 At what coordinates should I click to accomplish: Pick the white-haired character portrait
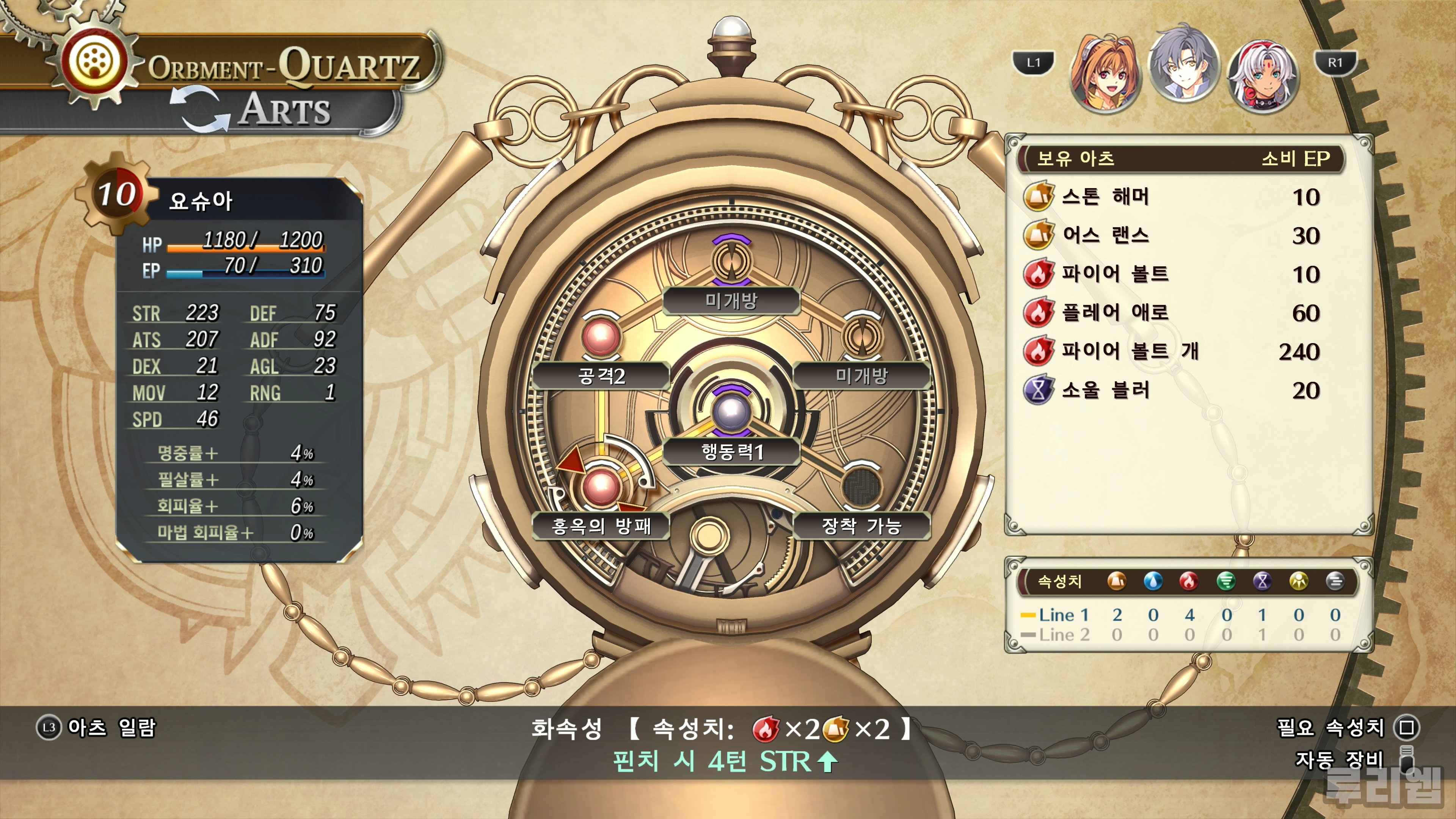1263,73
